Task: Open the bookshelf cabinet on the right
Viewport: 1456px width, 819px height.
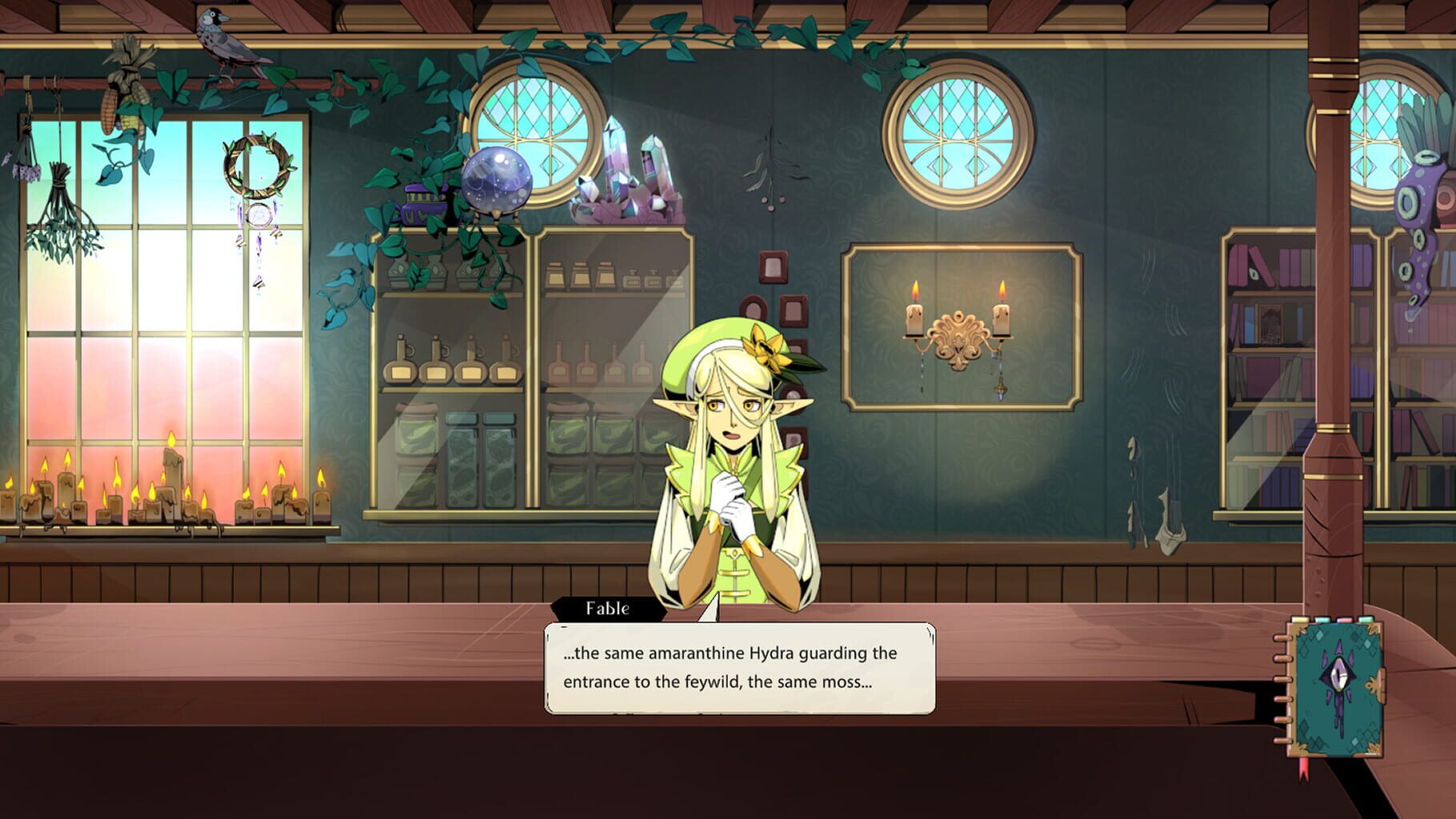Action: [1272, 344]
